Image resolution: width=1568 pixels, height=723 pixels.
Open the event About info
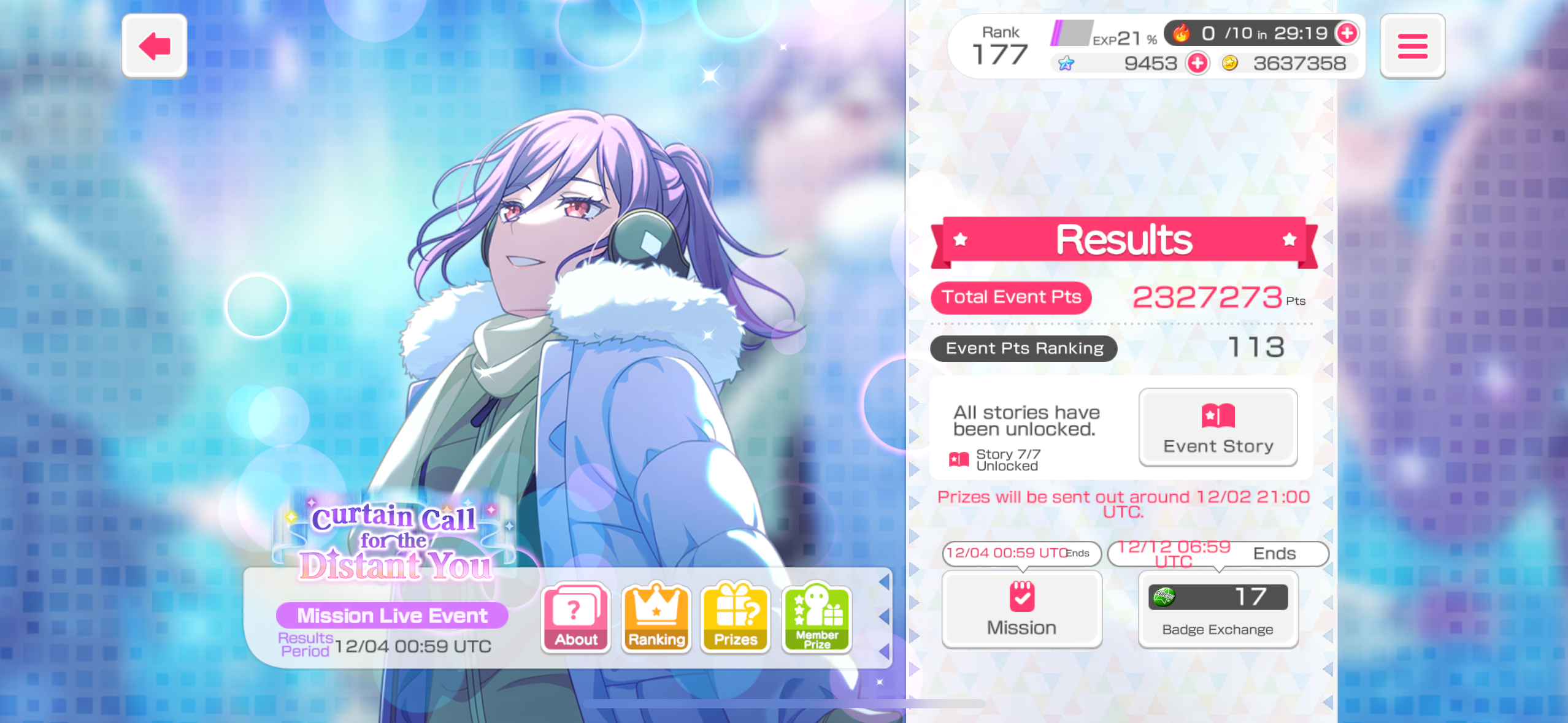pos(575,618)
